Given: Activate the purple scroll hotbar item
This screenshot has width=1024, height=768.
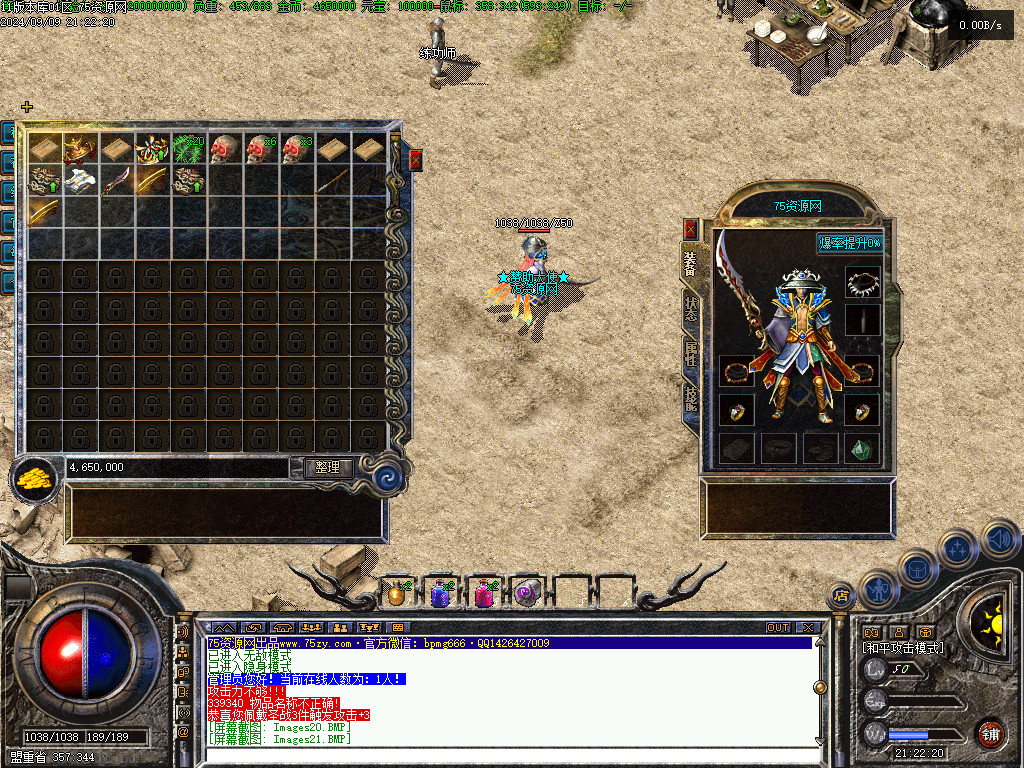Looking at the screenshot, I should pos(526,594).
